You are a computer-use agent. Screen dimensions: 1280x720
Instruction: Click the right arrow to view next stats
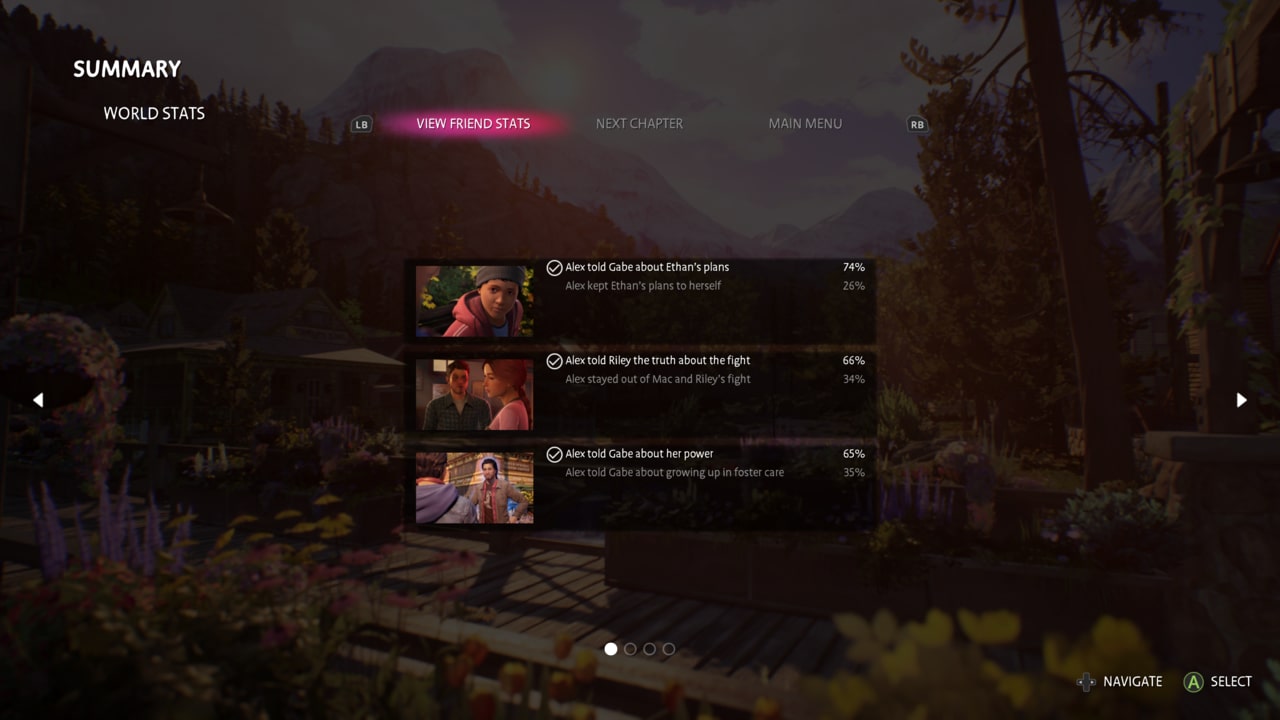point(1241,399)
